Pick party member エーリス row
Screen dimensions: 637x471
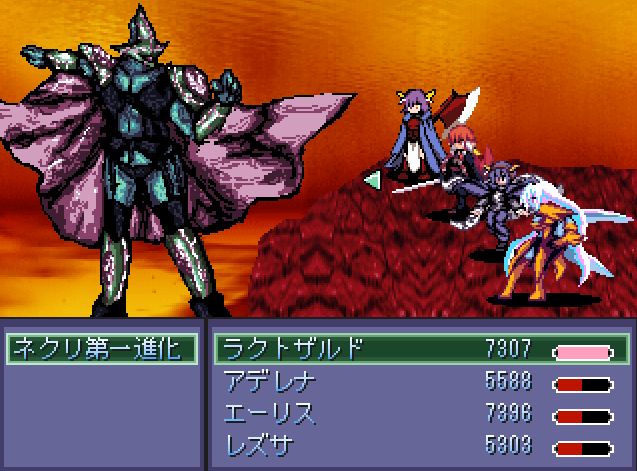pyautogui.click(x=420, y=414)
